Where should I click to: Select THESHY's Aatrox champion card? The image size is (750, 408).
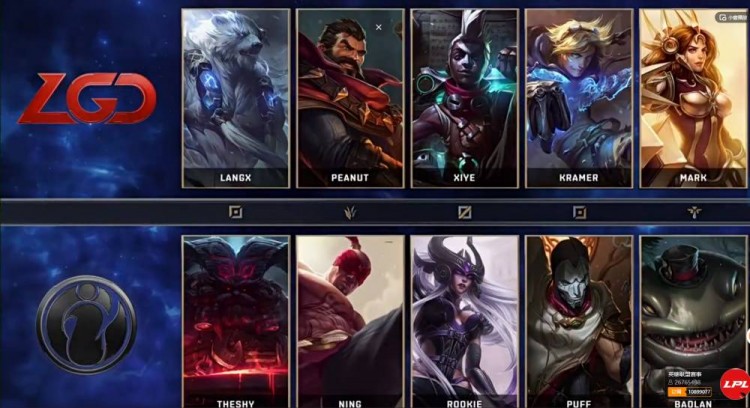[236, 320]
